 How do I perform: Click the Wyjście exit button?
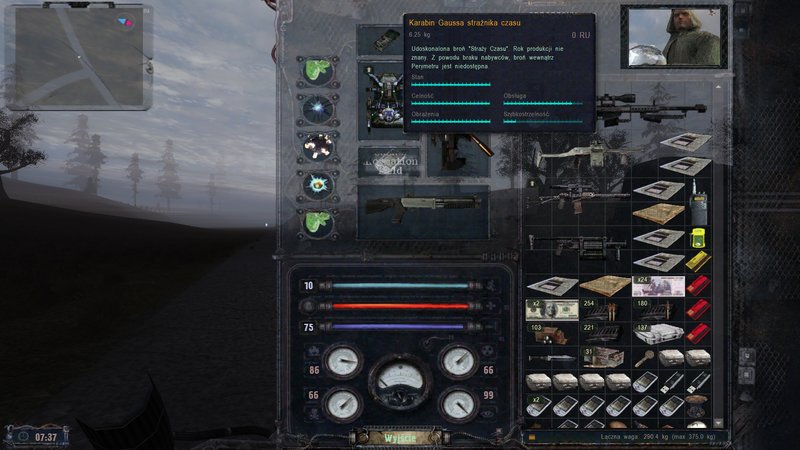point(400,436)
